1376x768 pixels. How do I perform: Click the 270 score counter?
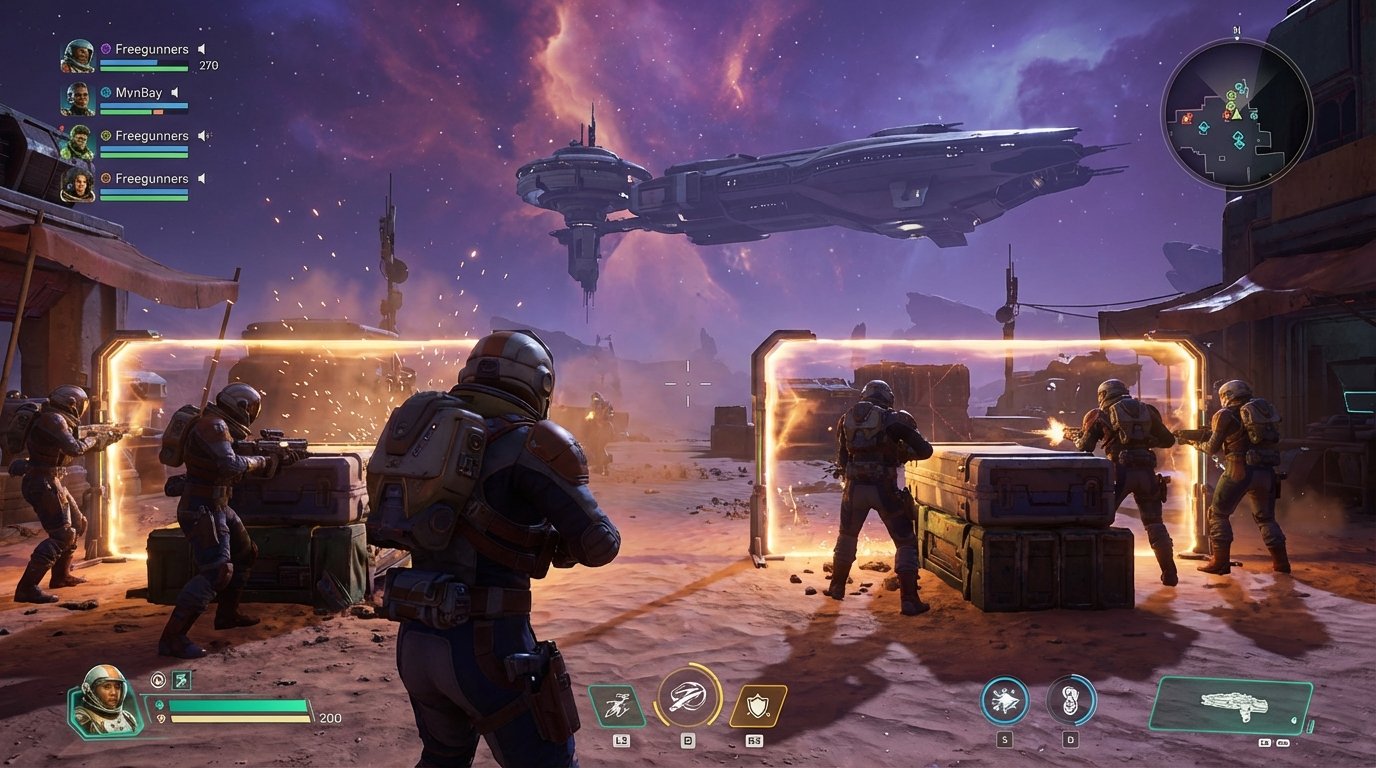[x=209, y=65]
